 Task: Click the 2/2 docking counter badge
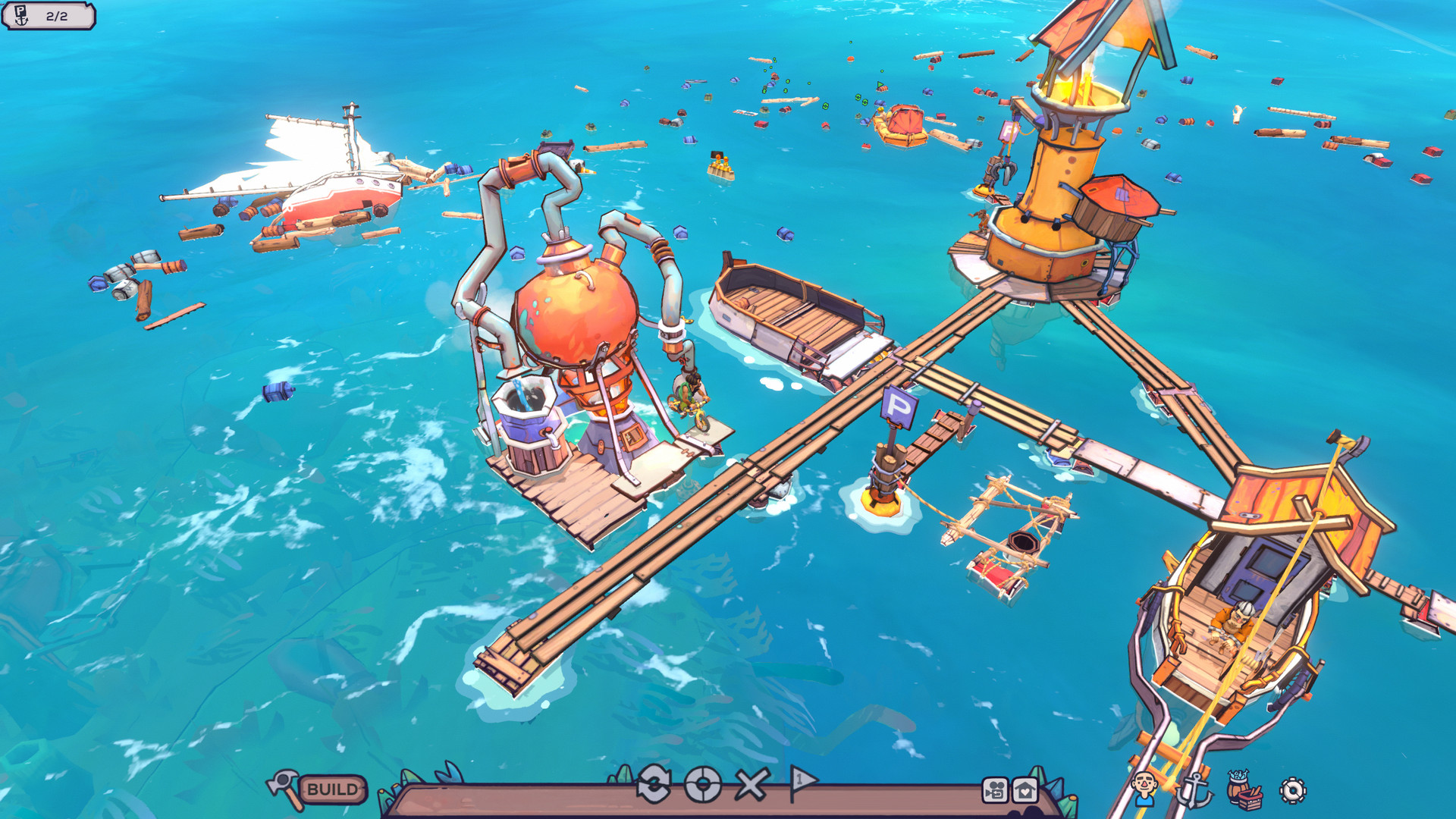pyautogui.click(x=49, y=16)
